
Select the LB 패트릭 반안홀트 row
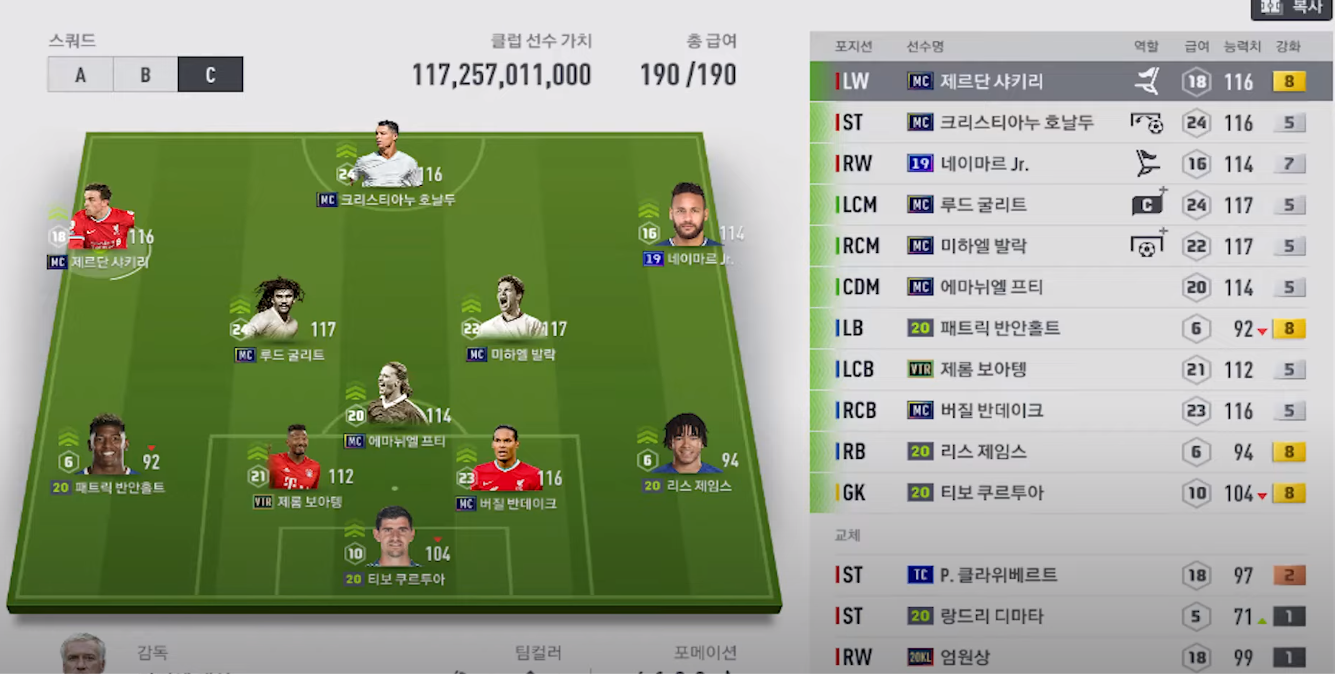pos(1070,328)
